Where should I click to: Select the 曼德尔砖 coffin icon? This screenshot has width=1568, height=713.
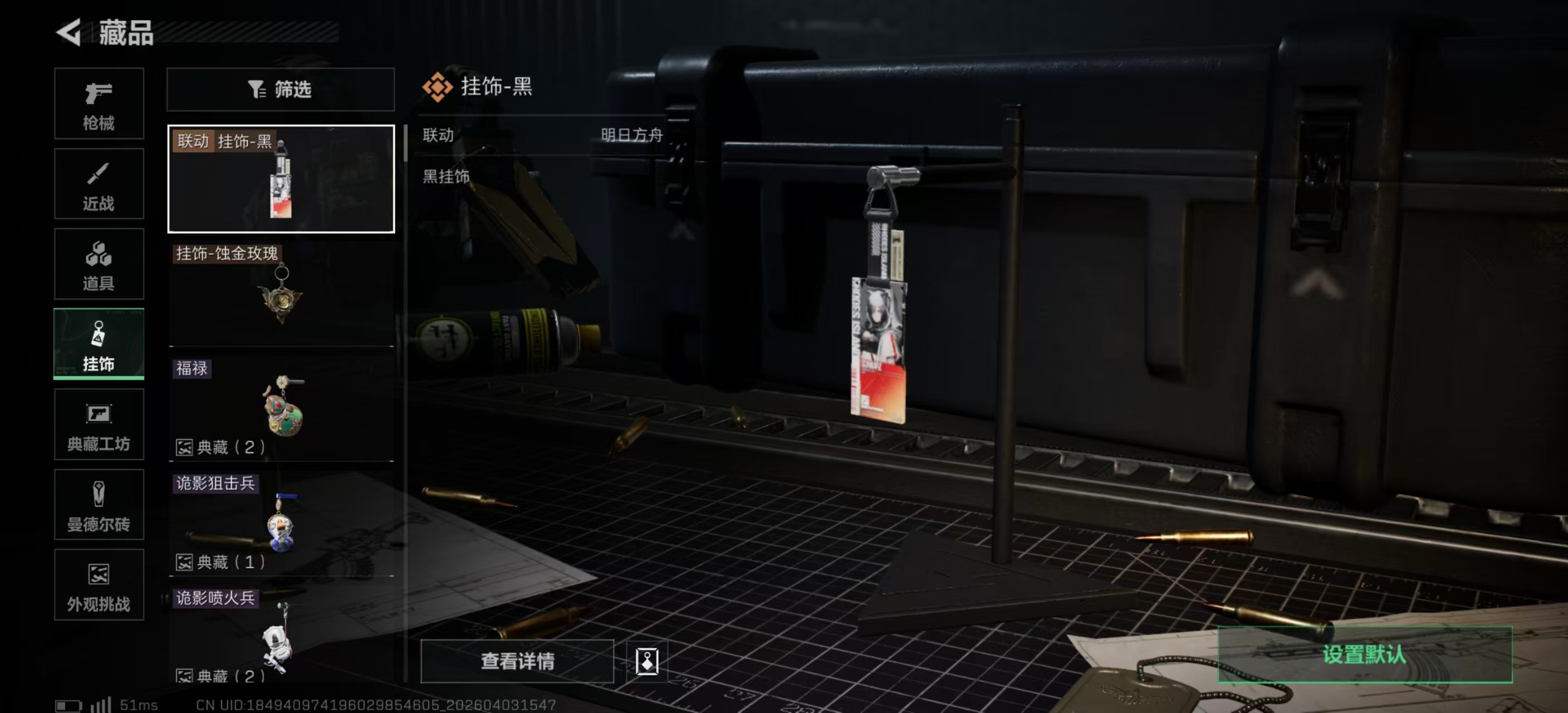point(99,505)
